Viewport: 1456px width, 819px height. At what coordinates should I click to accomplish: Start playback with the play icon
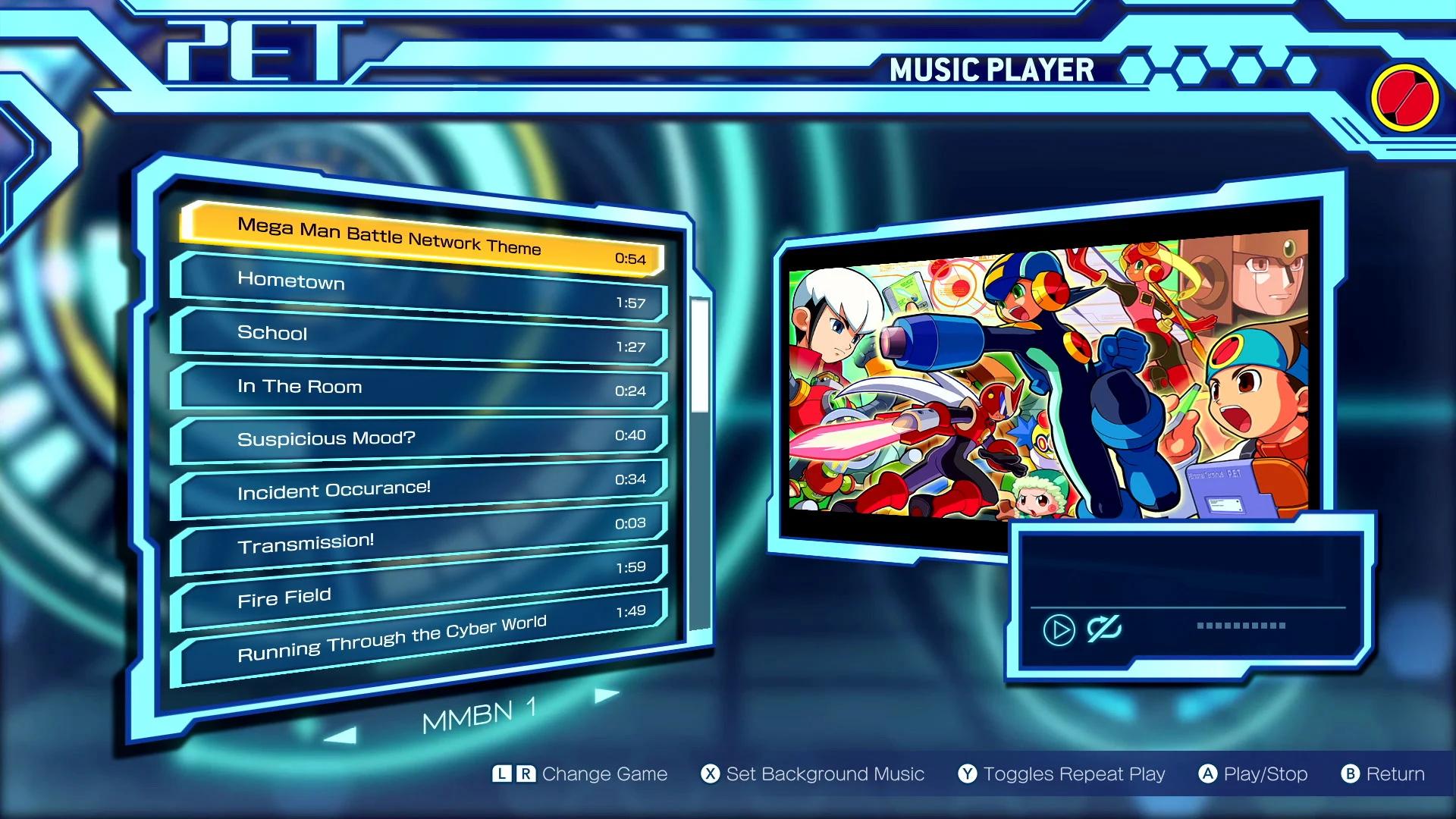click(1059, 629)
